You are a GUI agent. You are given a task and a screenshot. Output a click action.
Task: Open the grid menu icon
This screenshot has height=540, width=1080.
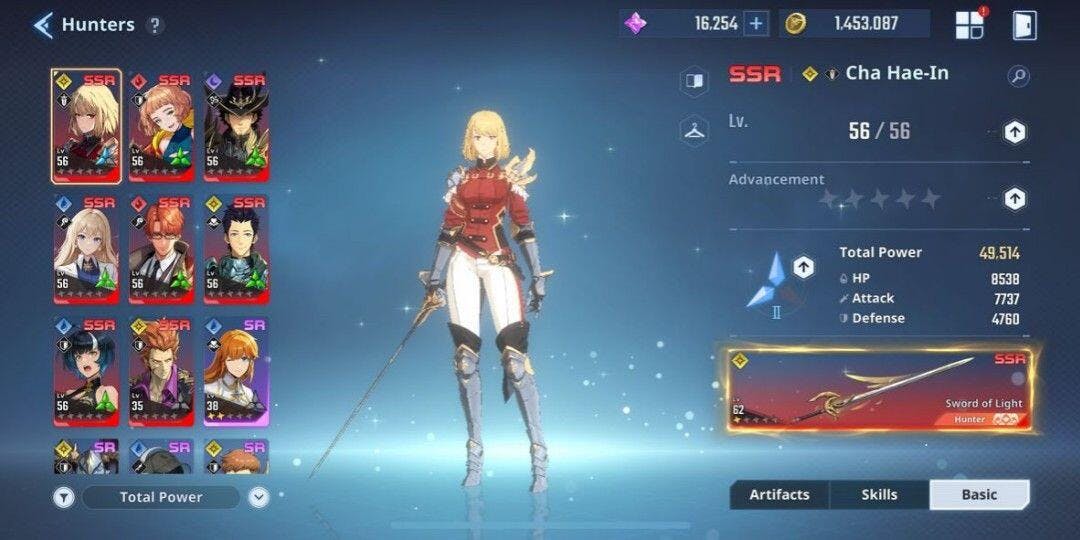tap(969, 25)
